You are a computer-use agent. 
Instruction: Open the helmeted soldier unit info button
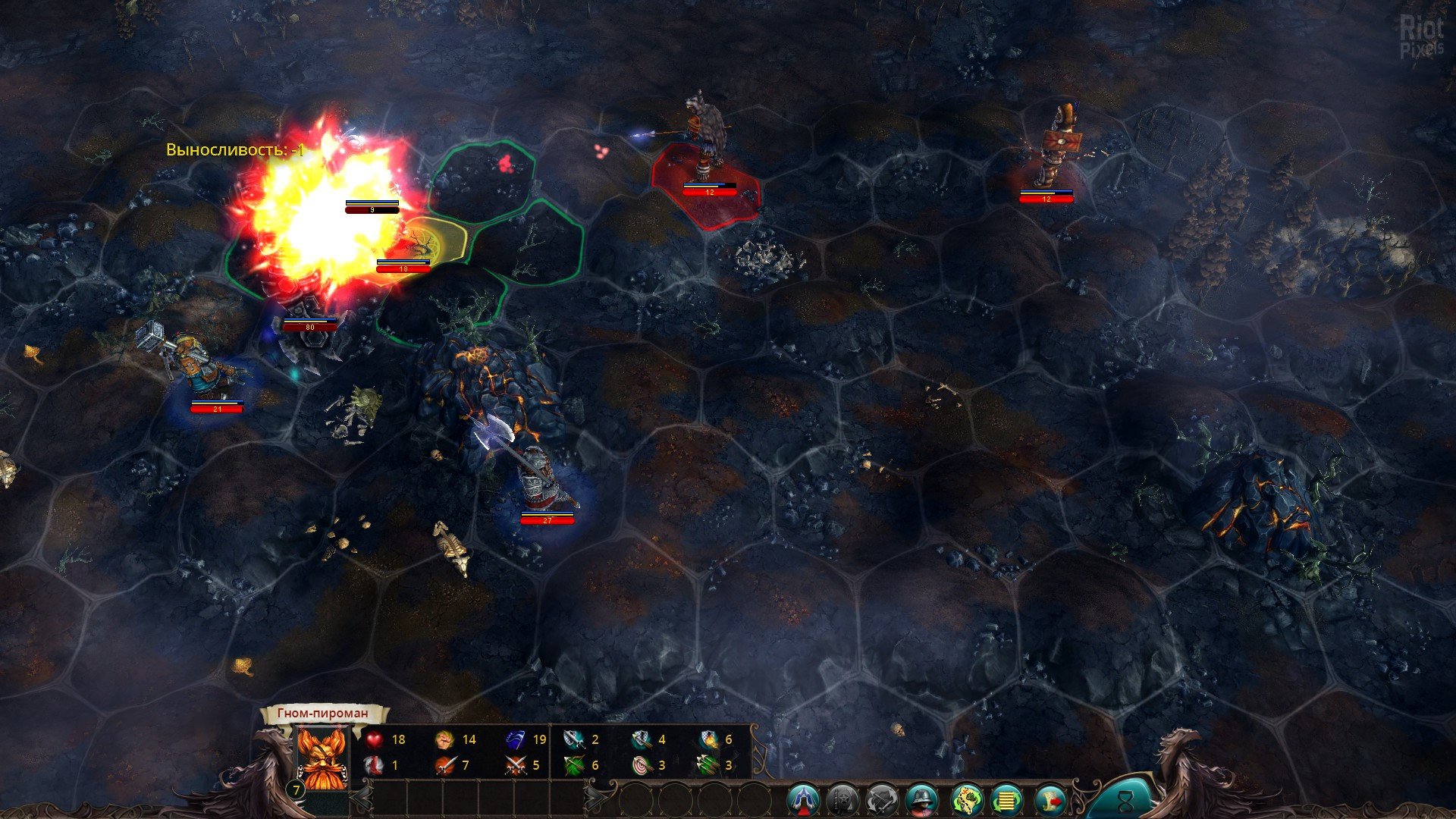coord(923,799)
